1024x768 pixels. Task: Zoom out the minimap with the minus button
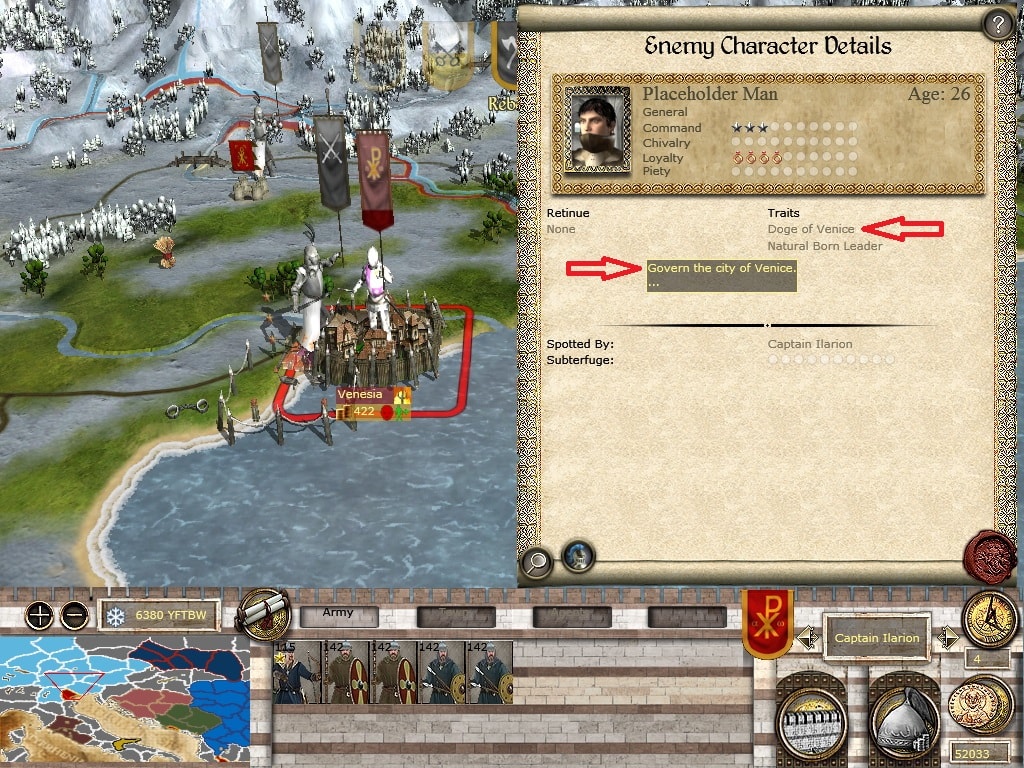coord(74,615)
